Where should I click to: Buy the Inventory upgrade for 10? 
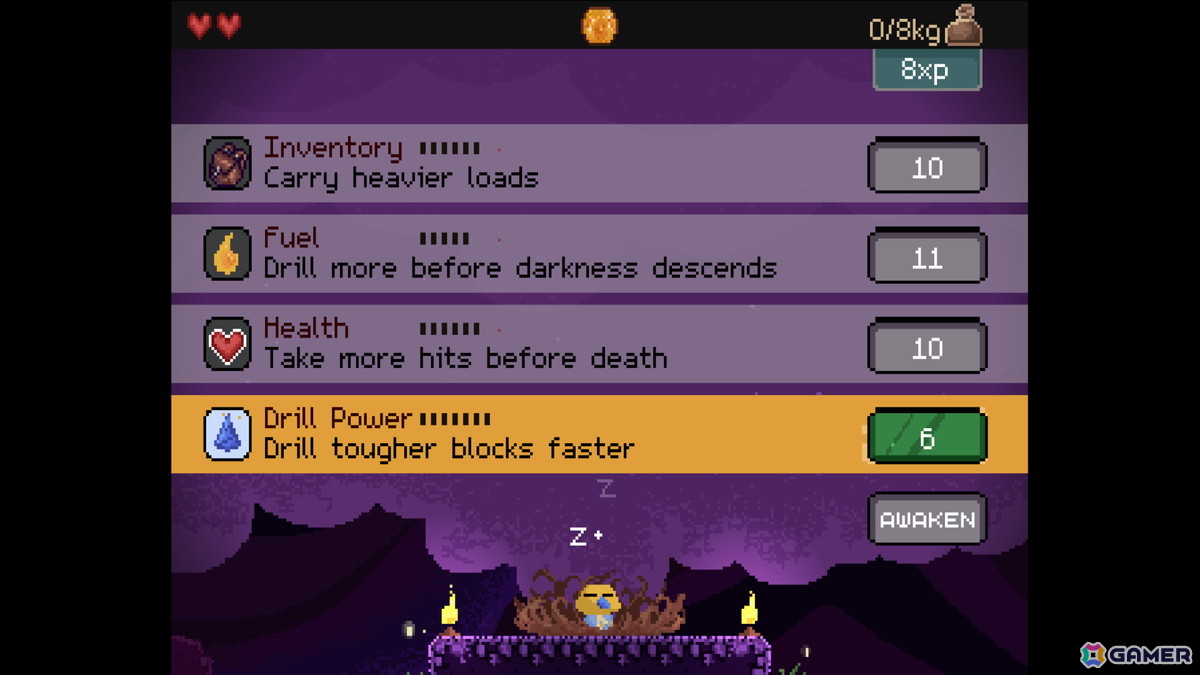point(927,166)
